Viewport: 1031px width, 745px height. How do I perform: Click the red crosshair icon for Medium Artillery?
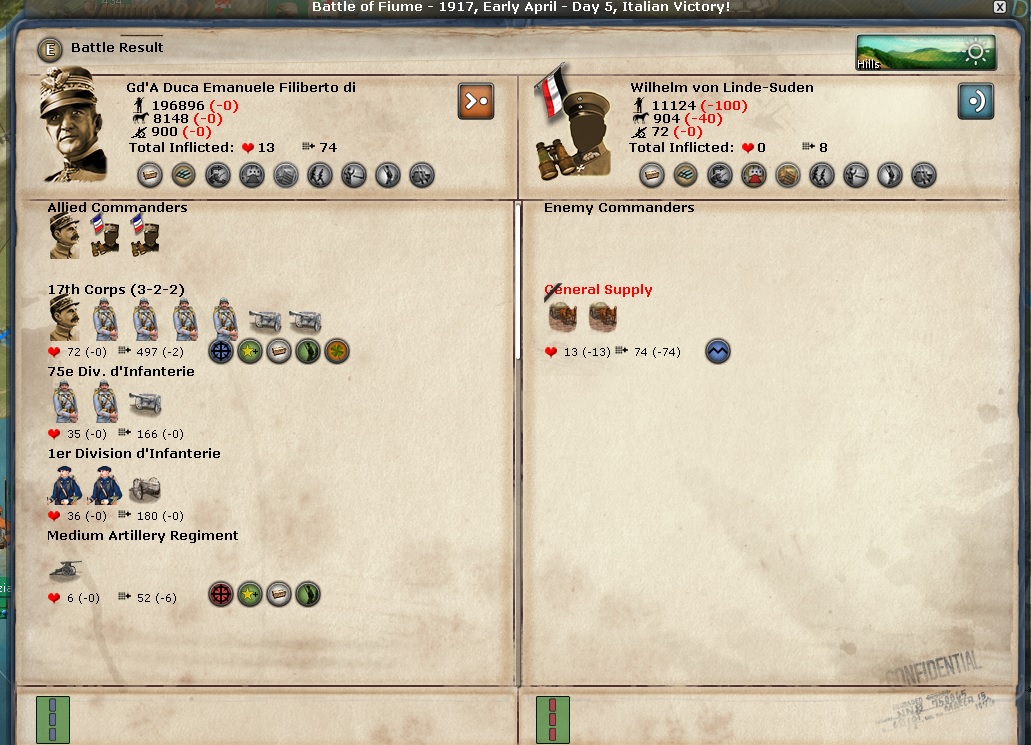point(220,595)
